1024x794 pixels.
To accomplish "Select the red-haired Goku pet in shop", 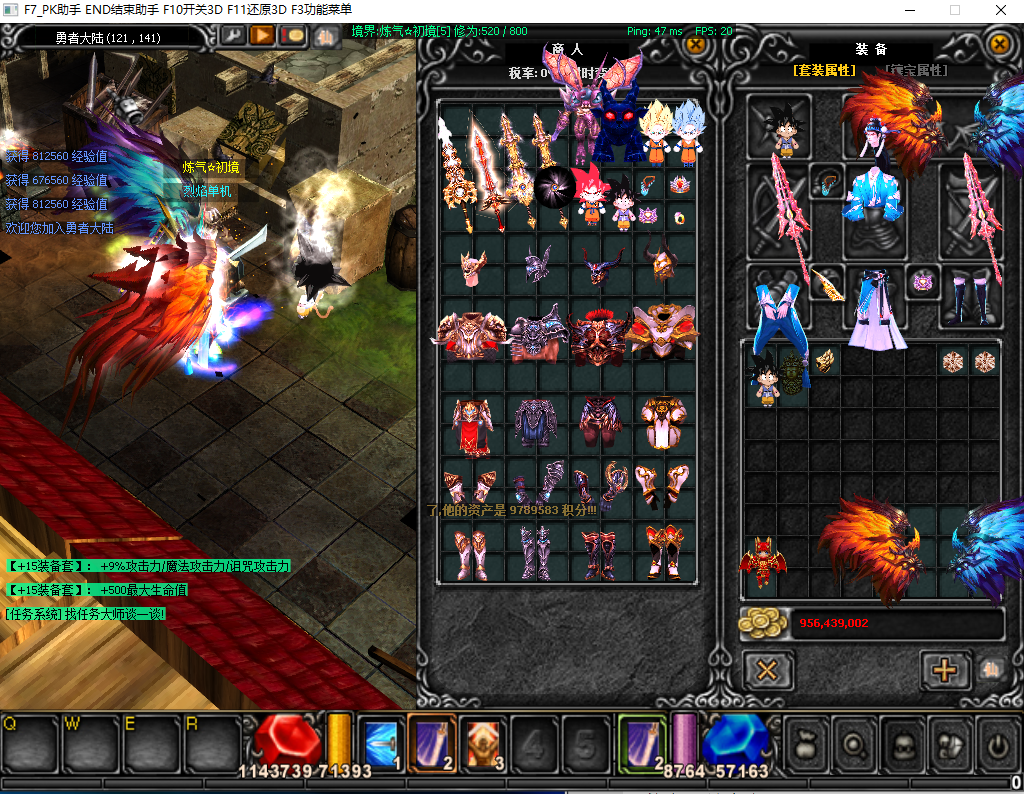I will tap(590, 196).
